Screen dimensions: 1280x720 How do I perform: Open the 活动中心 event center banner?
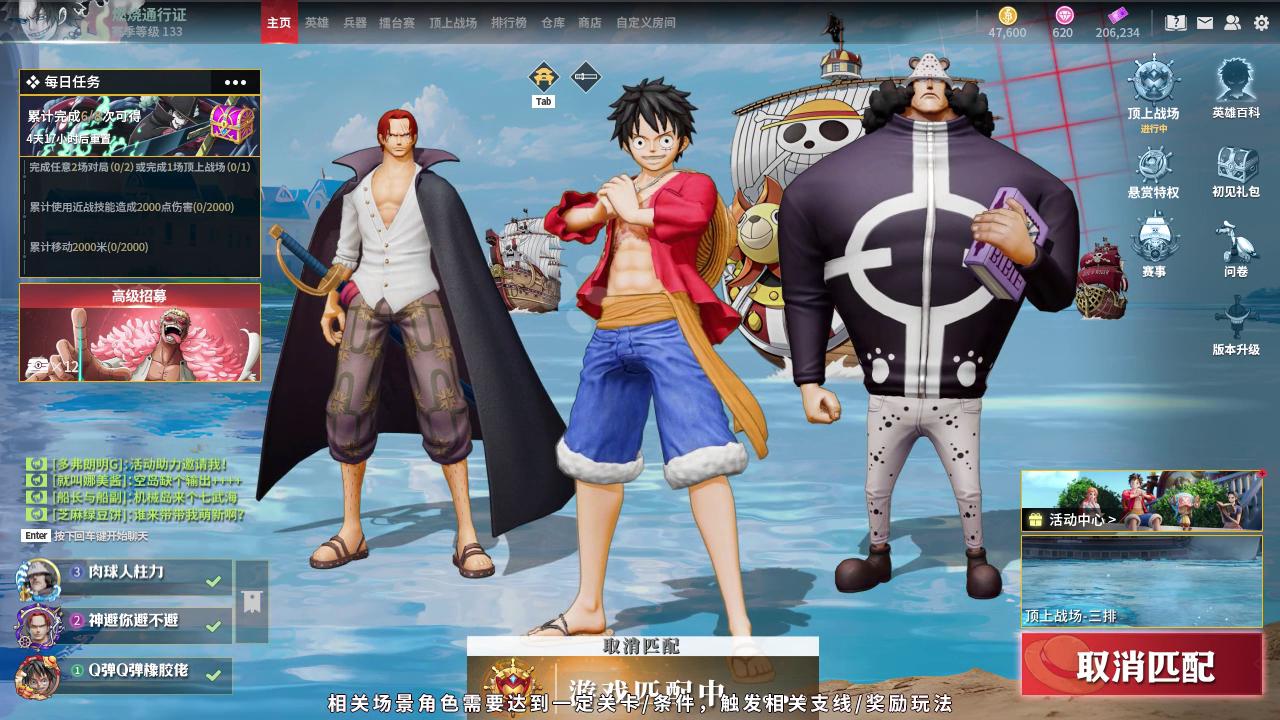[x=1141, y=501]
